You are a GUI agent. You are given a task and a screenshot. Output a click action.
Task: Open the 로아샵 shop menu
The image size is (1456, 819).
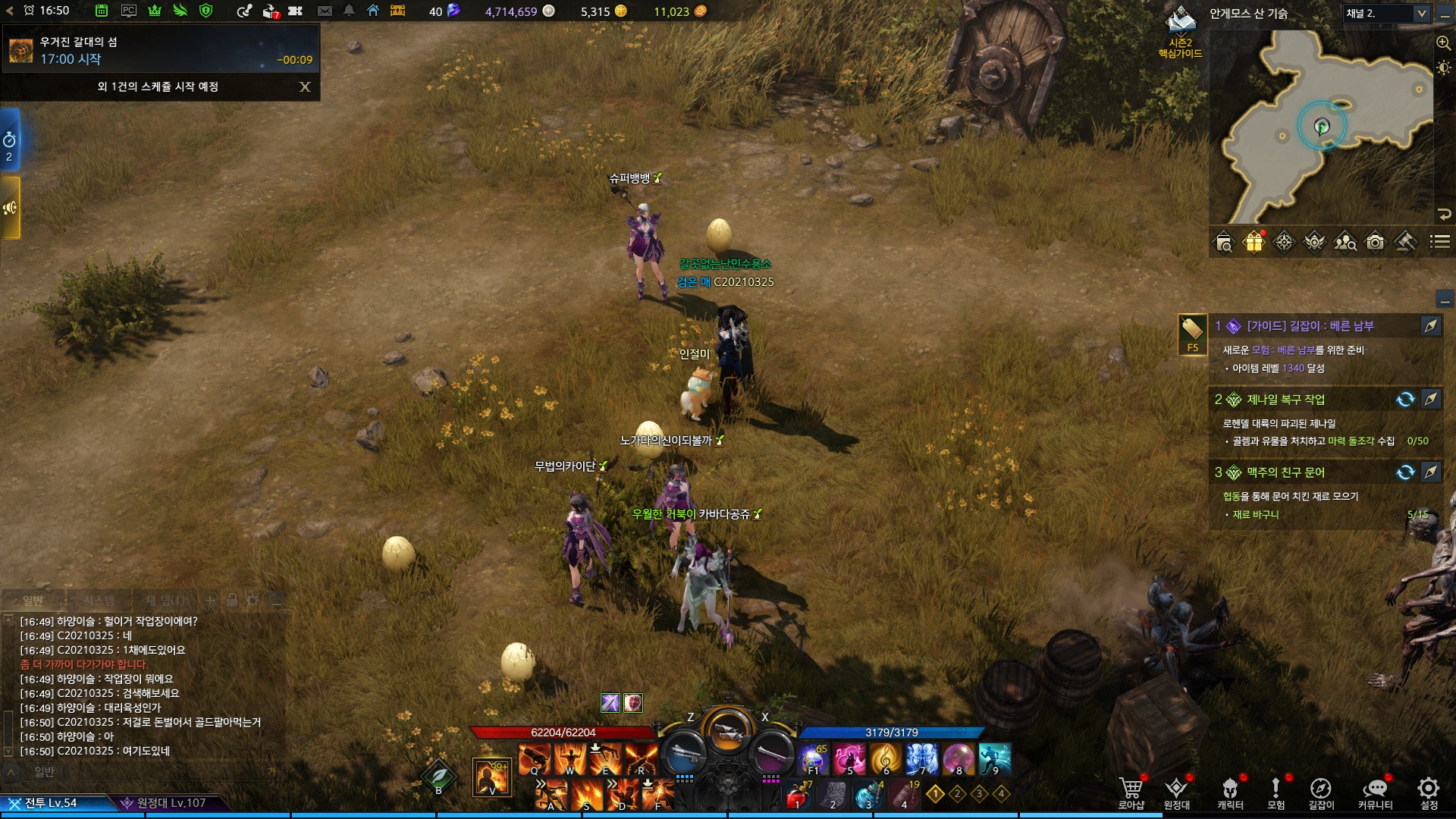click(1131, 792)
